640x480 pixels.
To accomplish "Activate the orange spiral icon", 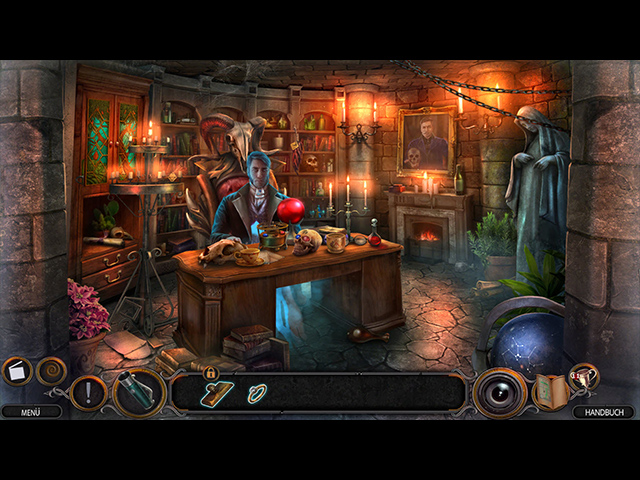I will (51, 372).
